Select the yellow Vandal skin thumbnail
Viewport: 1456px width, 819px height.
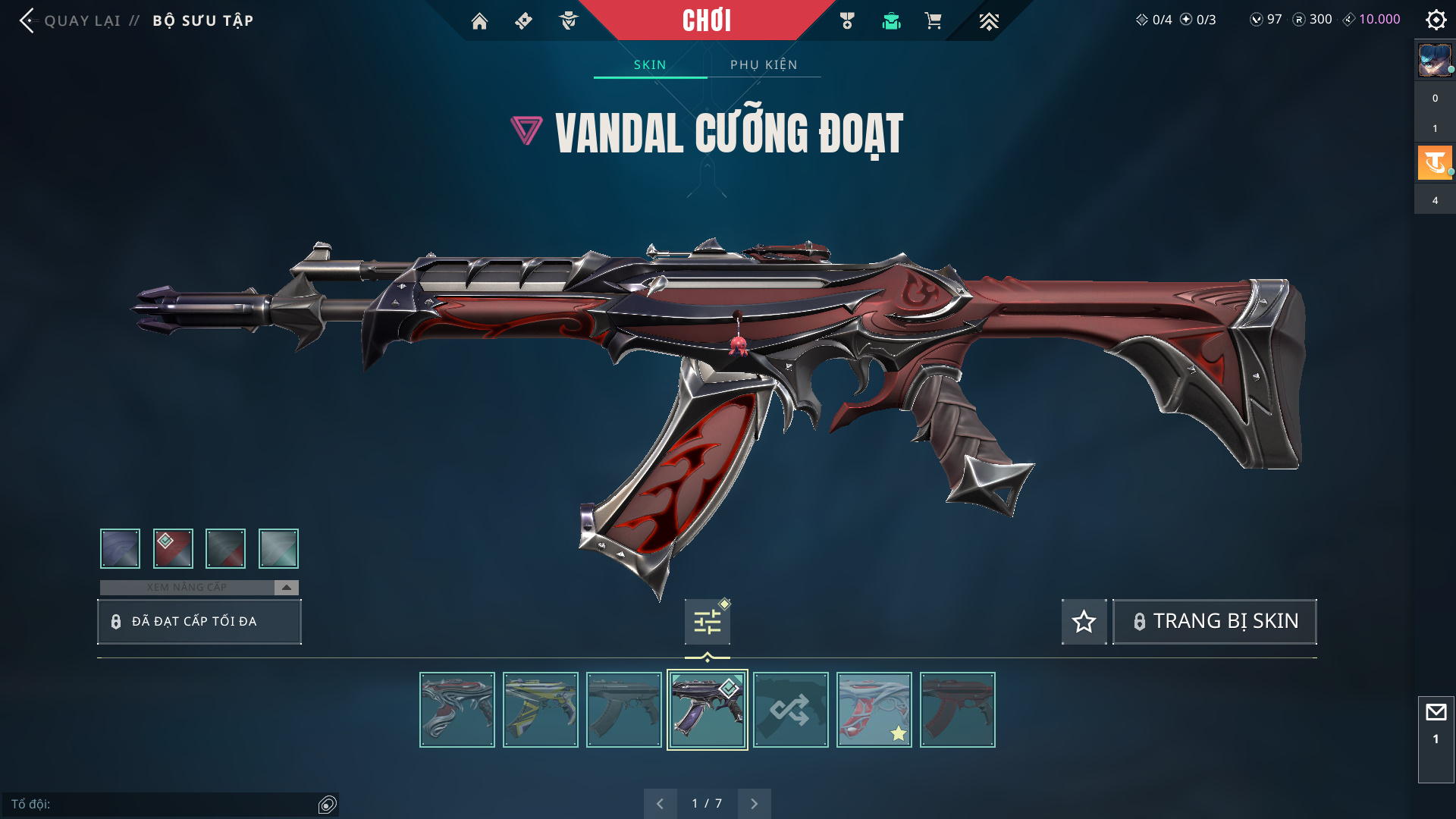pyautogui.click(x=540, y=710)
